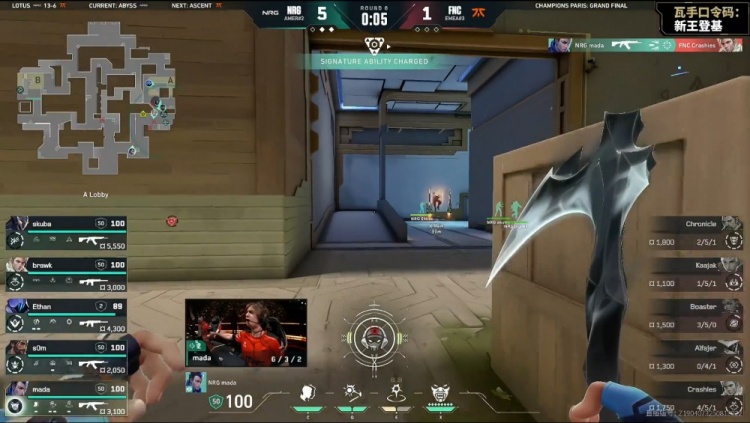Choose Kaajak's player card
The width and height of the screenshot is (750, 423).
[697, 274]
